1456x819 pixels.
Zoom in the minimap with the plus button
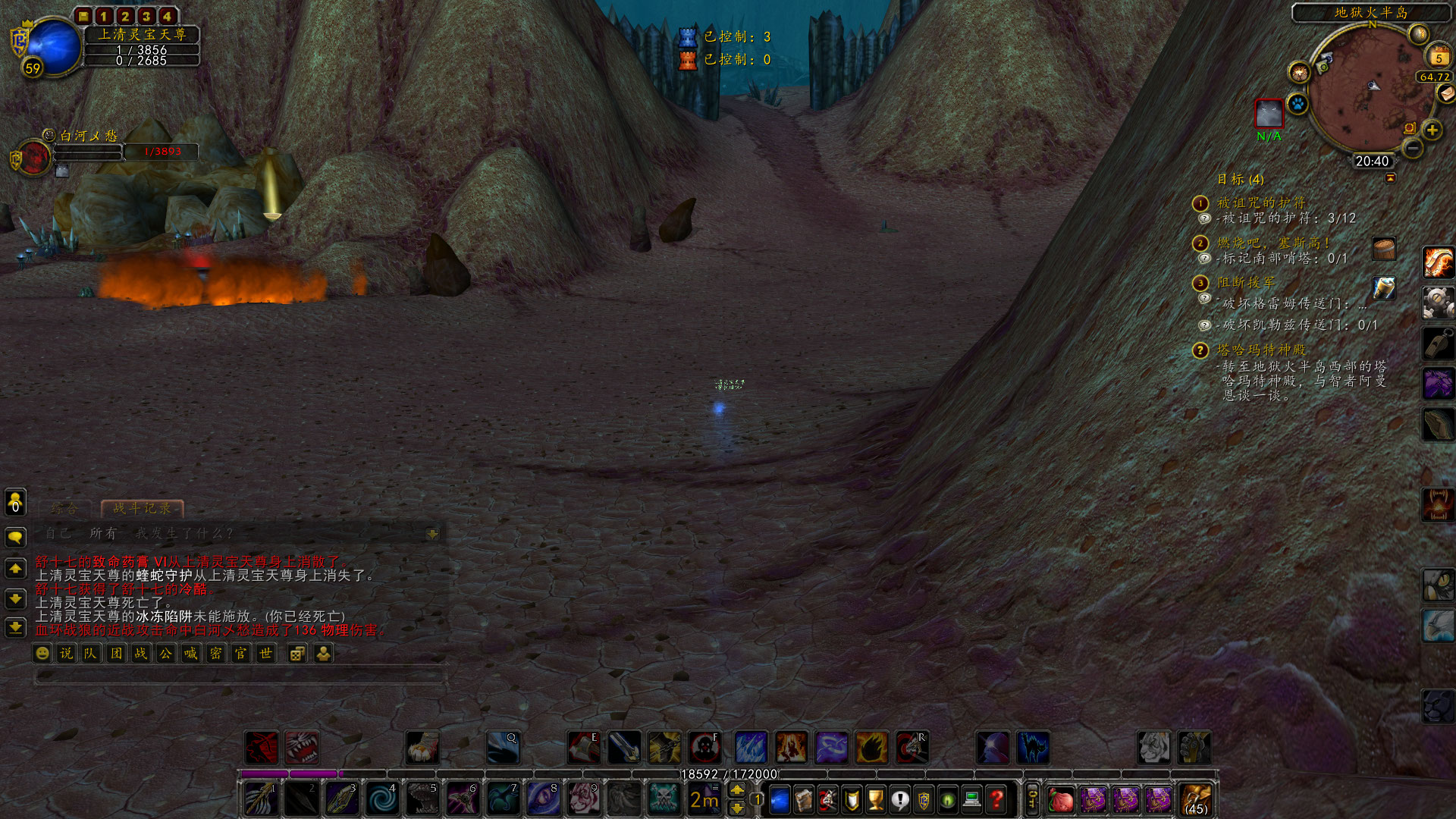(1431, 129)
